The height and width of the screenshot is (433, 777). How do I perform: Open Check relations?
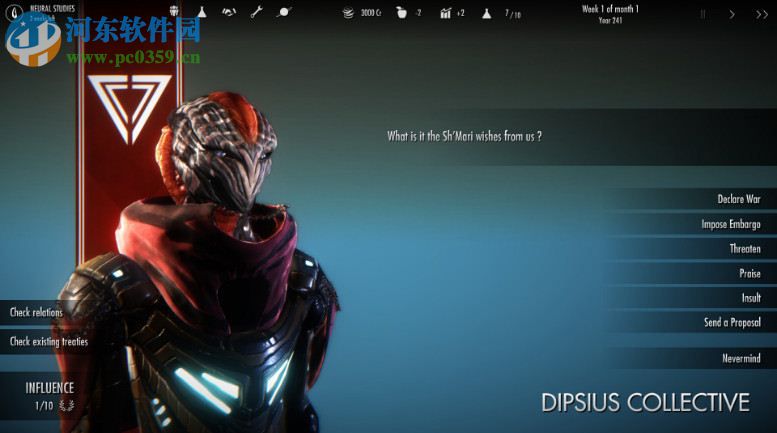pyautogui.click(x=37, y=312)
